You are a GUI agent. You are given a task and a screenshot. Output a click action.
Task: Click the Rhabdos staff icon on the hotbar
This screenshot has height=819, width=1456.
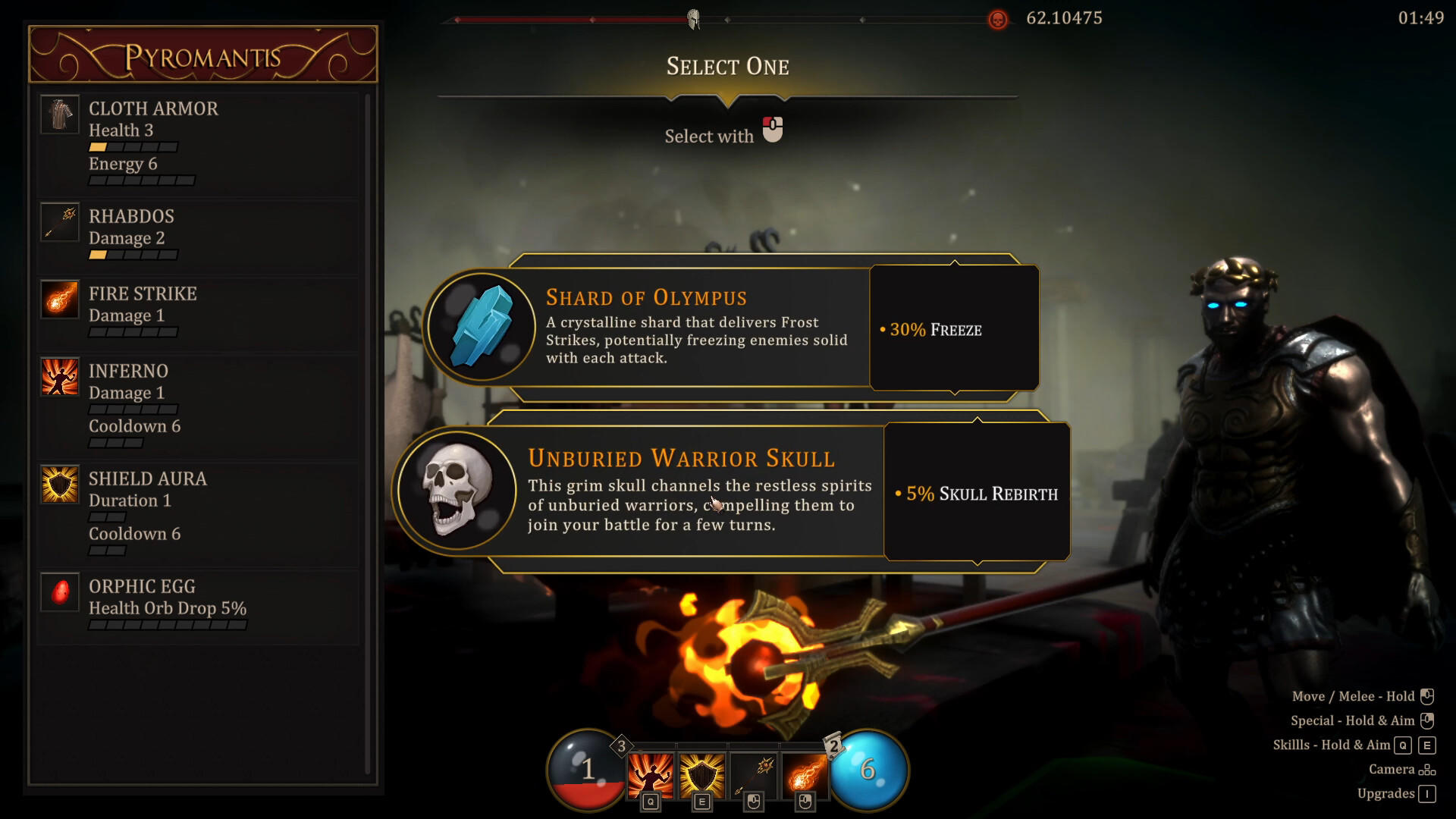tap(753, 772)
